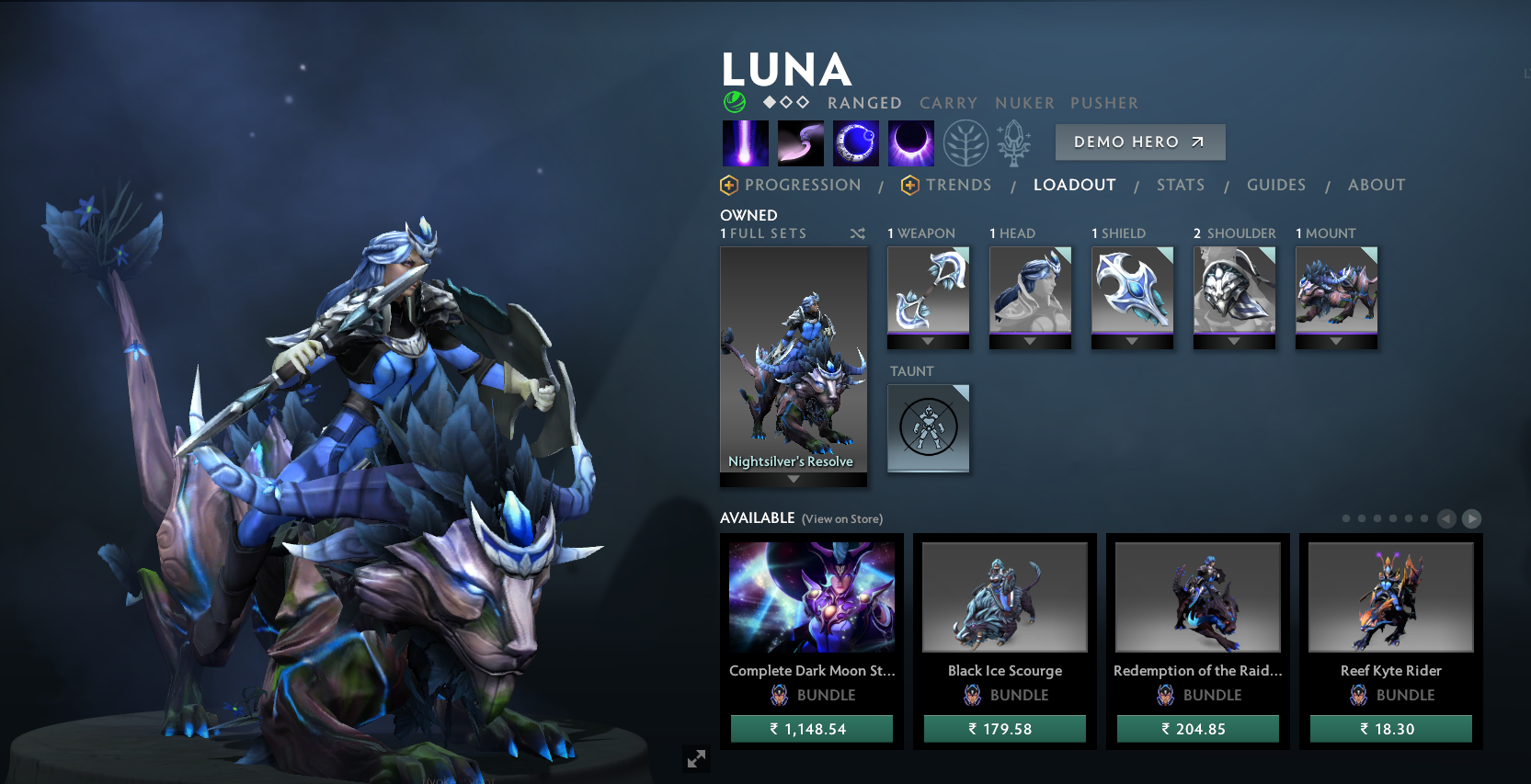
Task: Select the Lucent Beam ability icon
Action: pos(745,142)
